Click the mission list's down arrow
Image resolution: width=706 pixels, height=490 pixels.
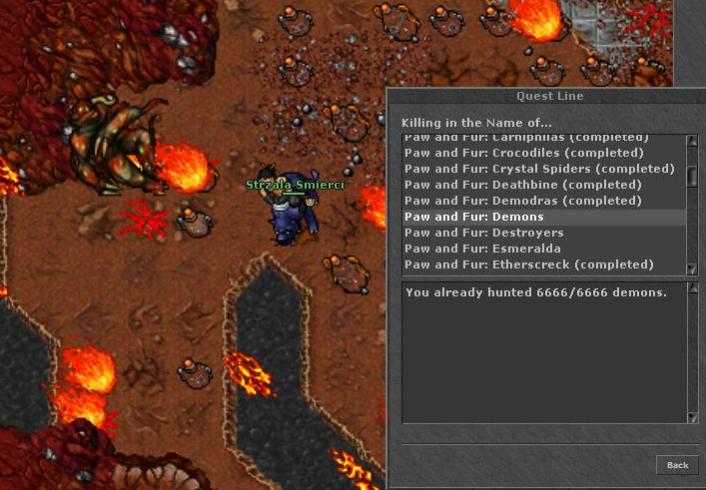coord(692,267)
